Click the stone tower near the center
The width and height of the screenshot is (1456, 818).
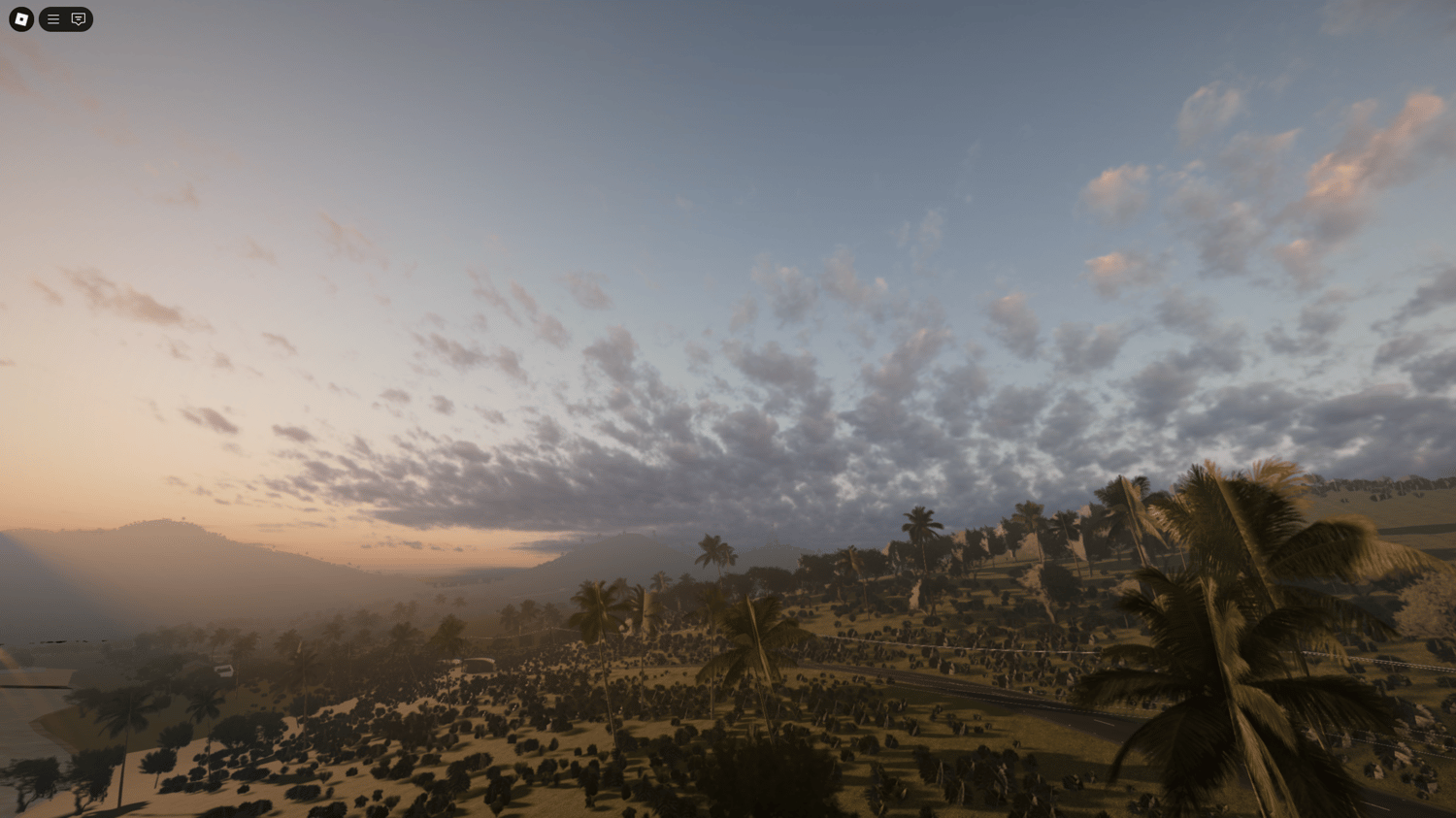[649, 608]
